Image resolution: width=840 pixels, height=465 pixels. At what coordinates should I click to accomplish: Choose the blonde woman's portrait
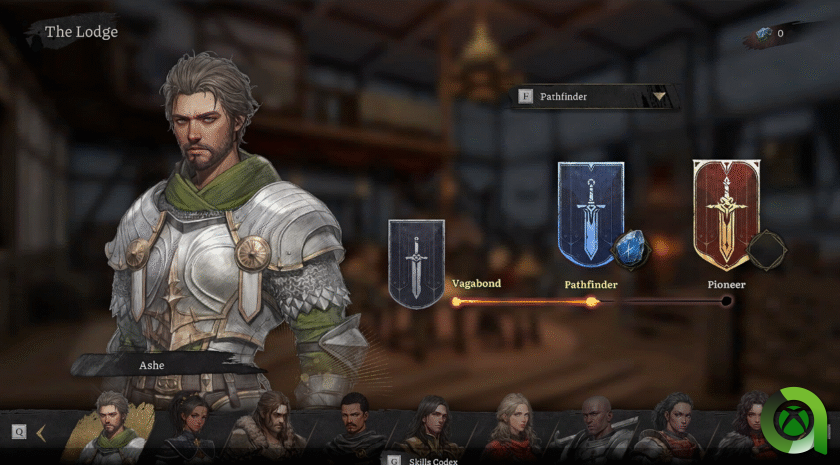pyautogui.click(x=514, y=426)
